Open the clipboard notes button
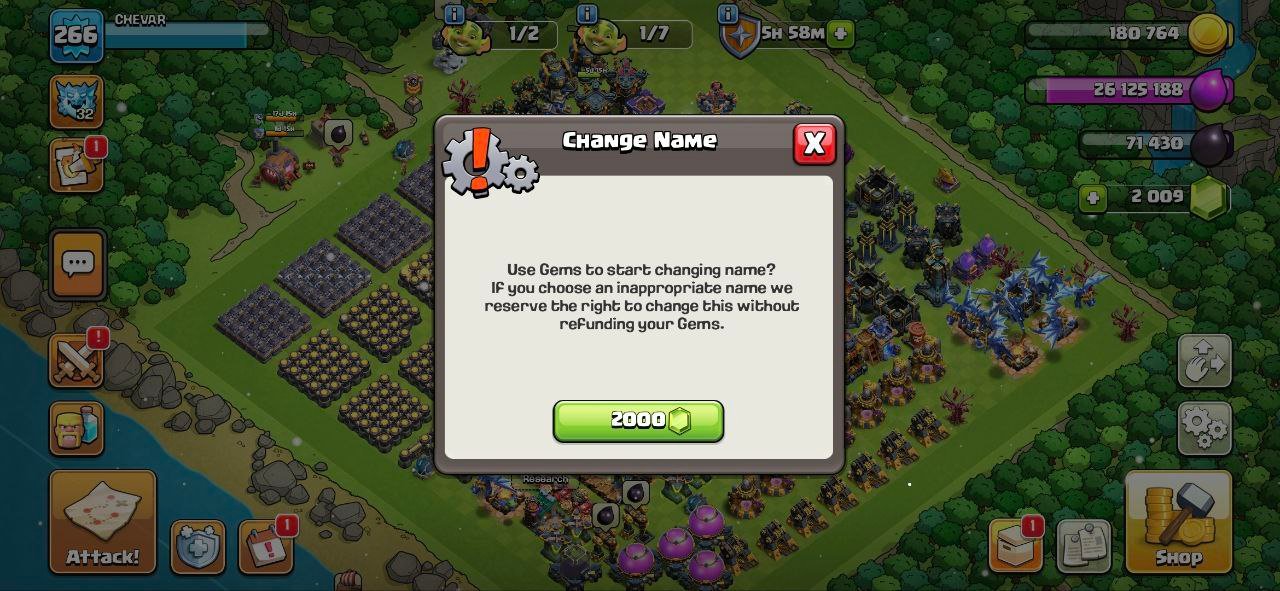The width and height of the screenshot is (1280, 591). point(1083,546)
